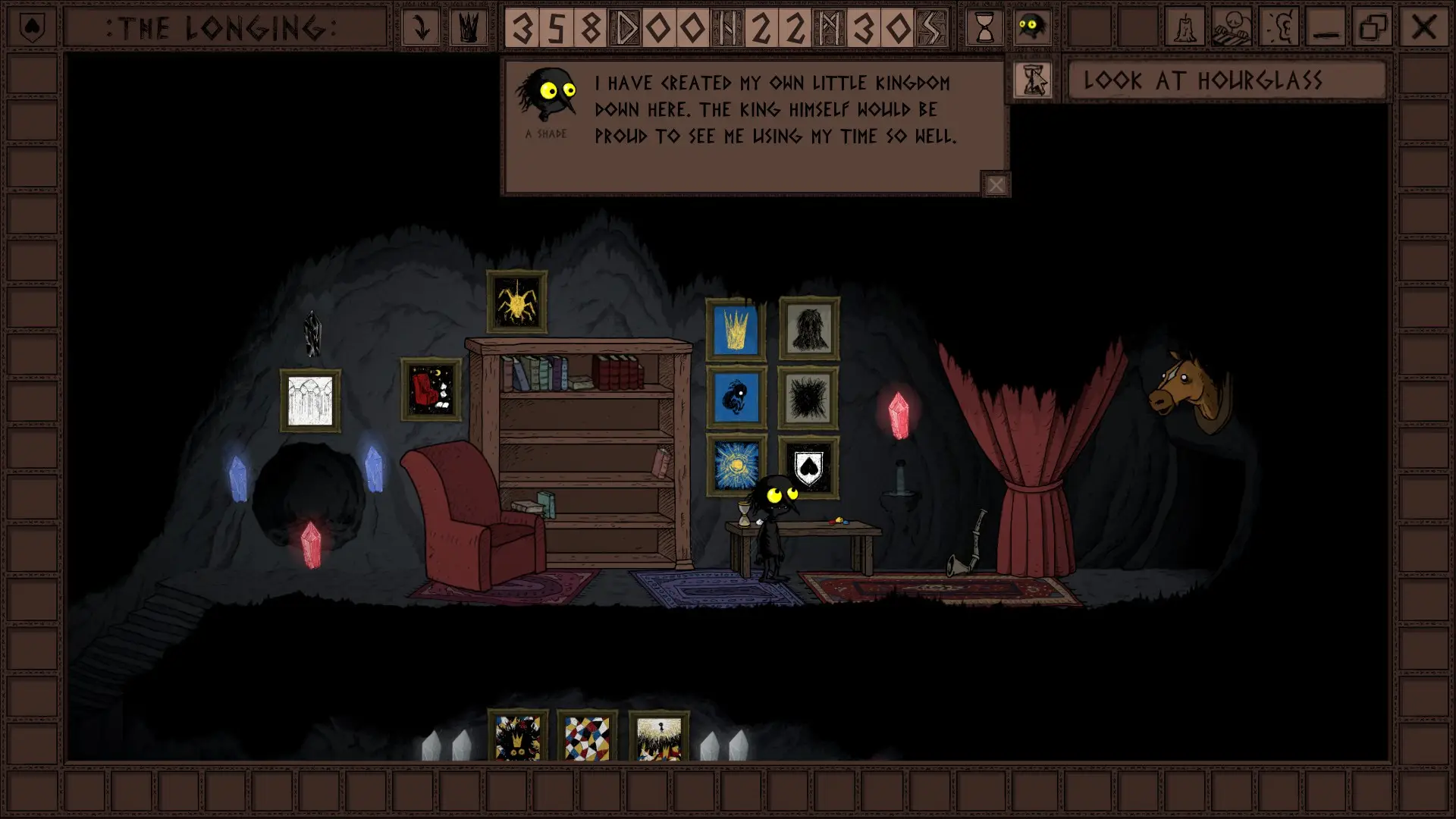Open the hourglass wait icon
This screenshot has height=819, width=1456.
click(x=984, y=28)
